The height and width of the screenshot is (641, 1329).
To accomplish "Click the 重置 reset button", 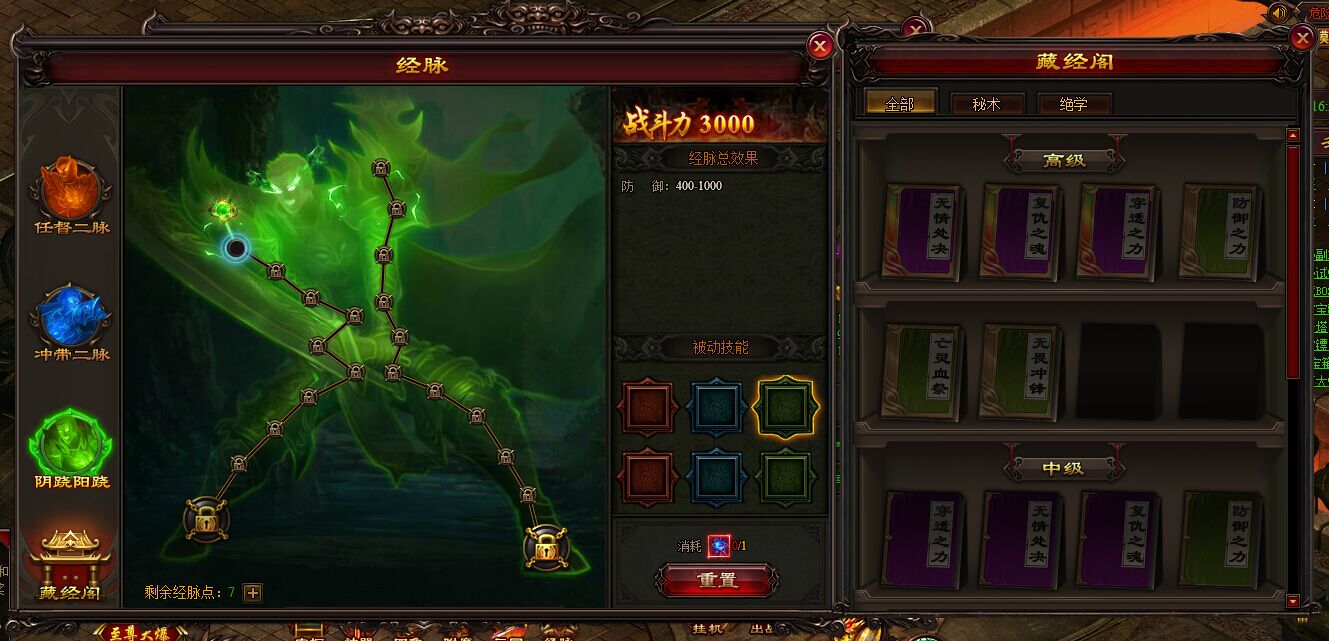I will point(716,580).
